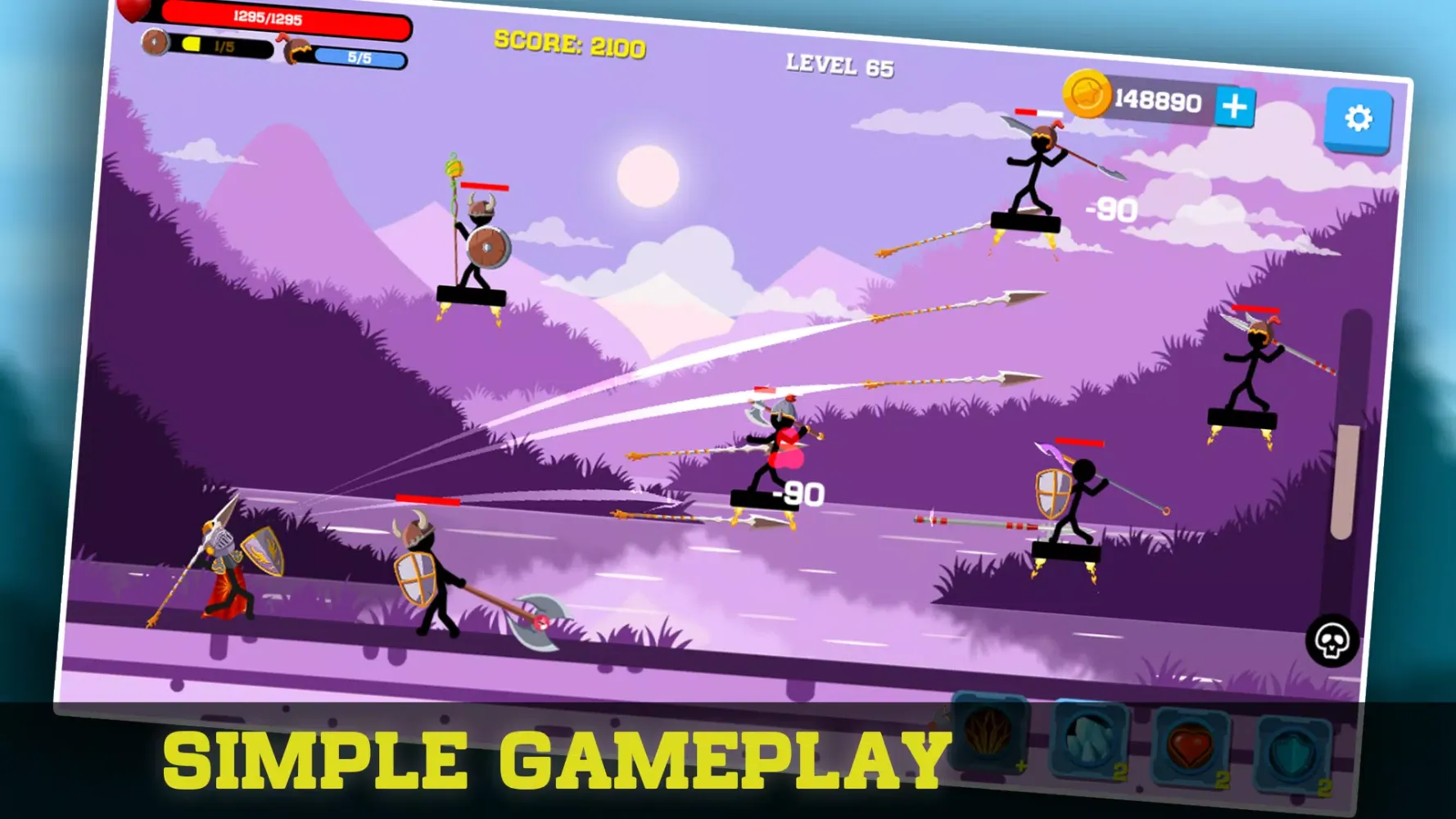Image resolution: width=1456 pixels, height=819 pixels.
Task: Click the helmet icon beside the blue 5/5 bar
Action: pos(295,49)
